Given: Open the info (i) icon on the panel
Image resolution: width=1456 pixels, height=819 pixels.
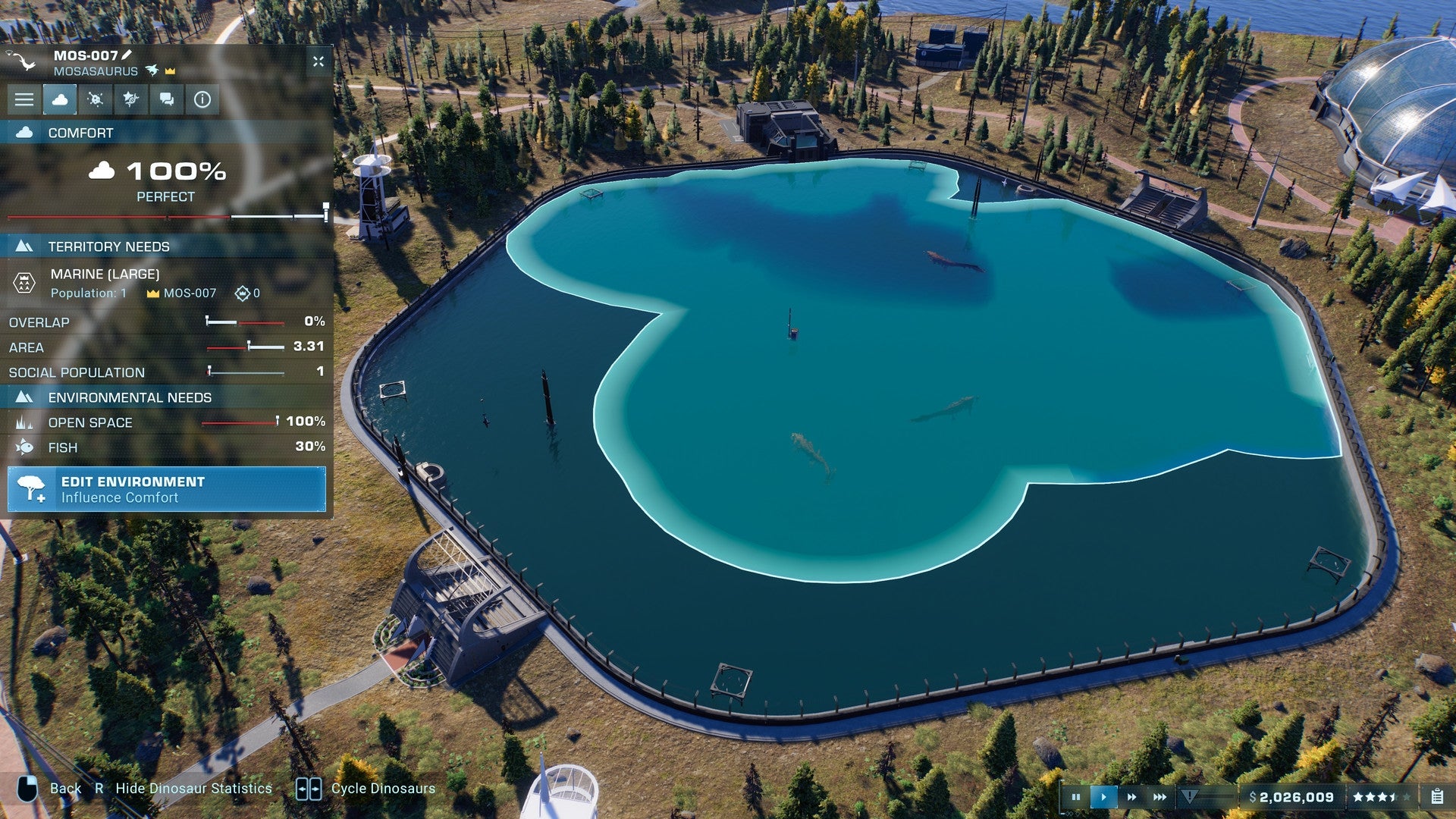Looking at the screenshot, I should (x=202, y=99).
